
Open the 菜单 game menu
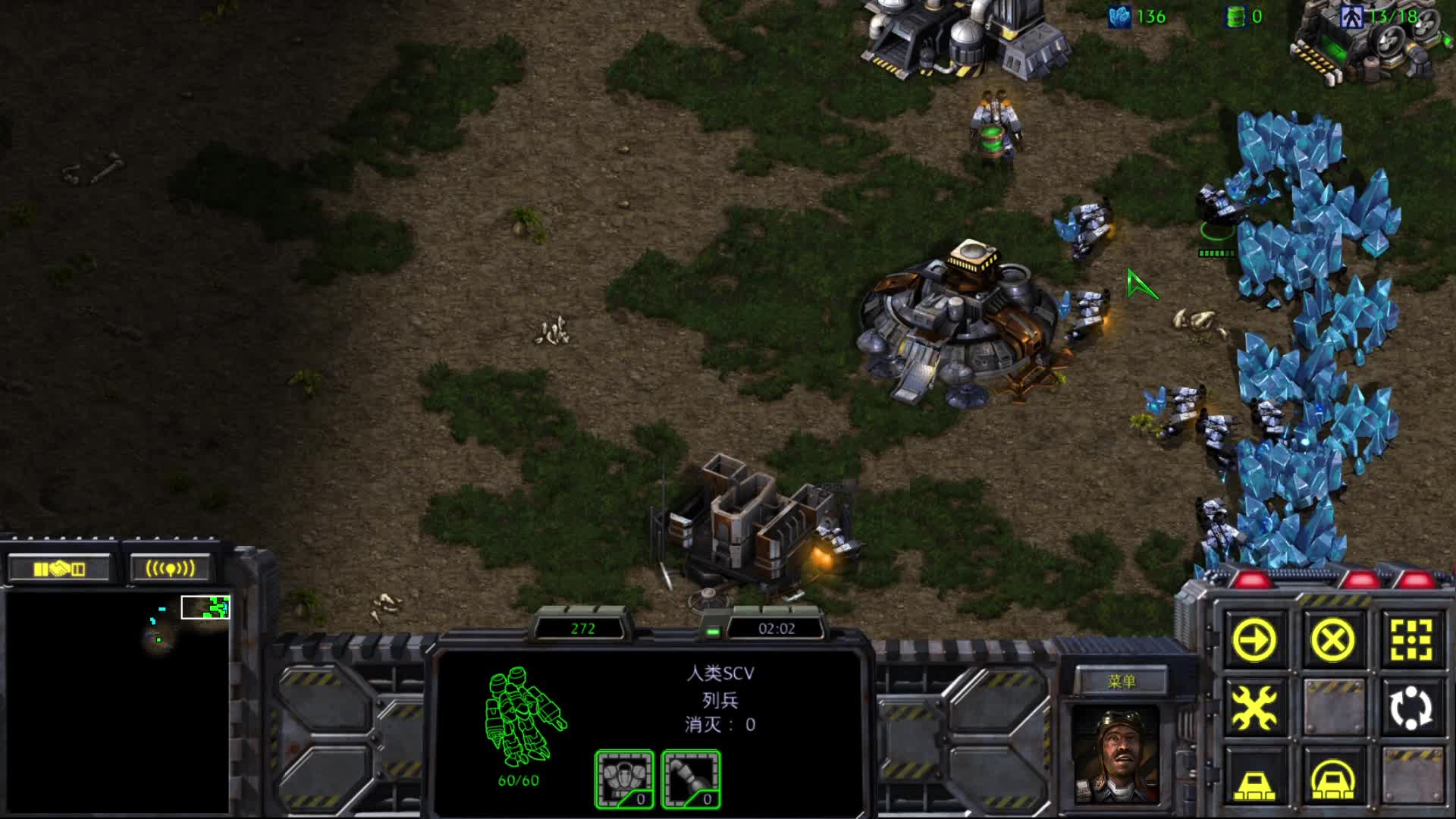coord(1121,681)
